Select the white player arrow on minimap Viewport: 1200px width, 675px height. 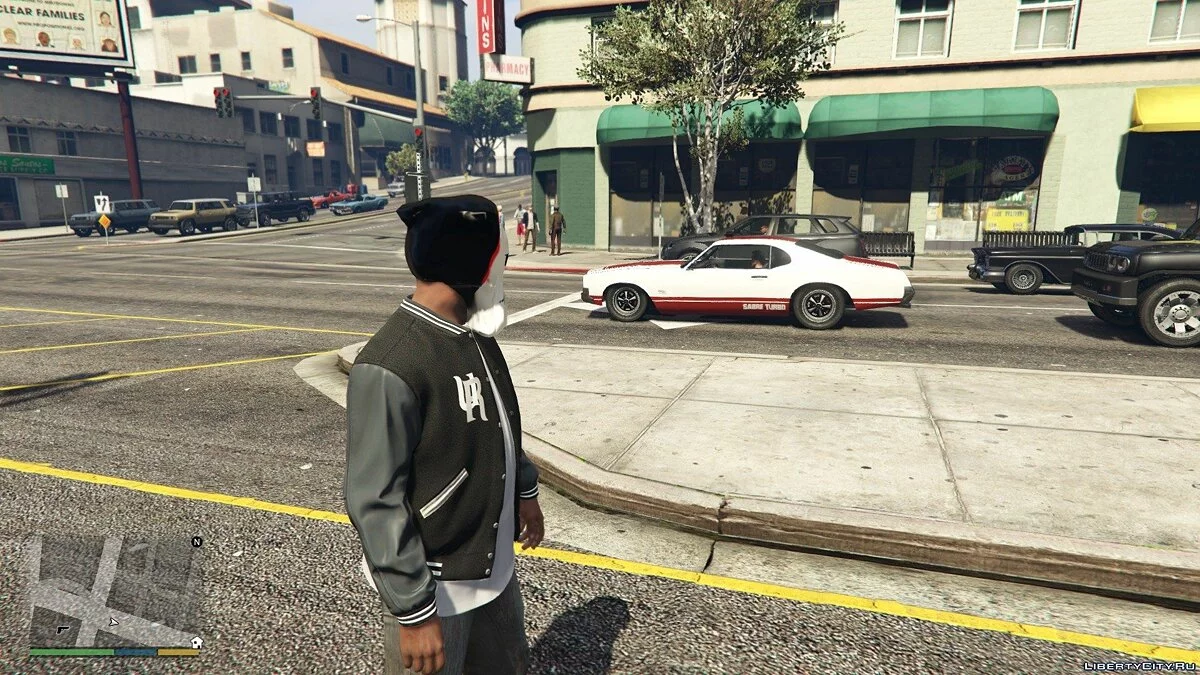coord(113,622)
